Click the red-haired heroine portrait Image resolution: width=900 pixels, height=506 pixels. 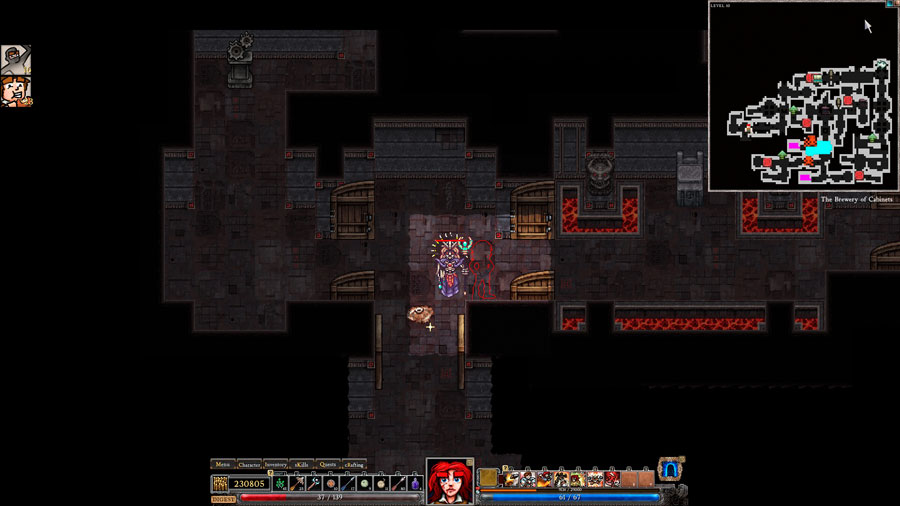click(x=450, y=481)
